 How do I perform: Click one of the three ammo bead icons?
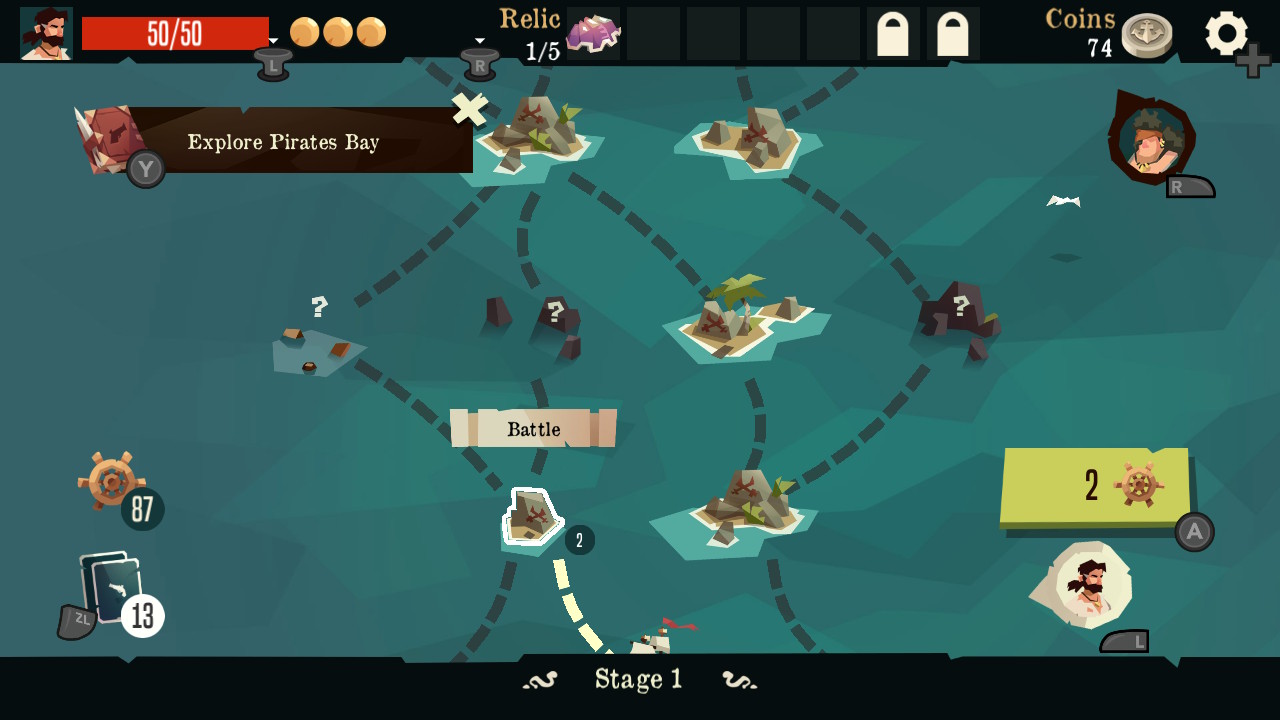pyautogui.click(x=339, y=31)
